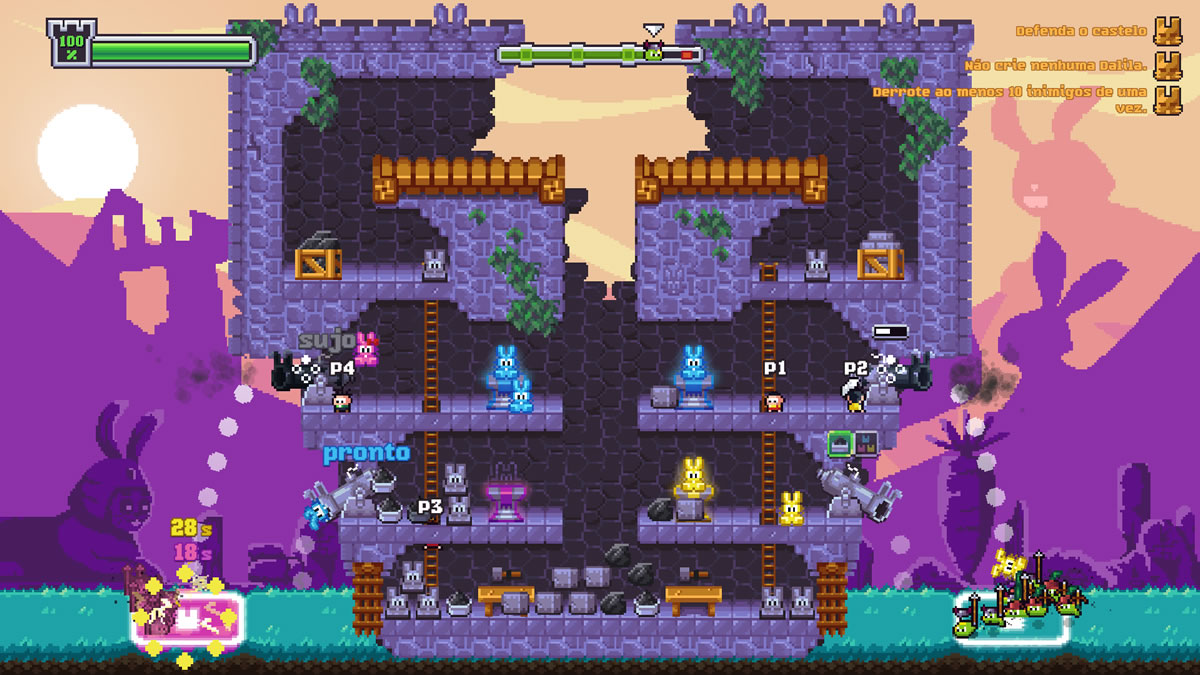Click the castle icon showing 100%
This screenshot has width=1200, height=675.
click(x=70, y=44)
